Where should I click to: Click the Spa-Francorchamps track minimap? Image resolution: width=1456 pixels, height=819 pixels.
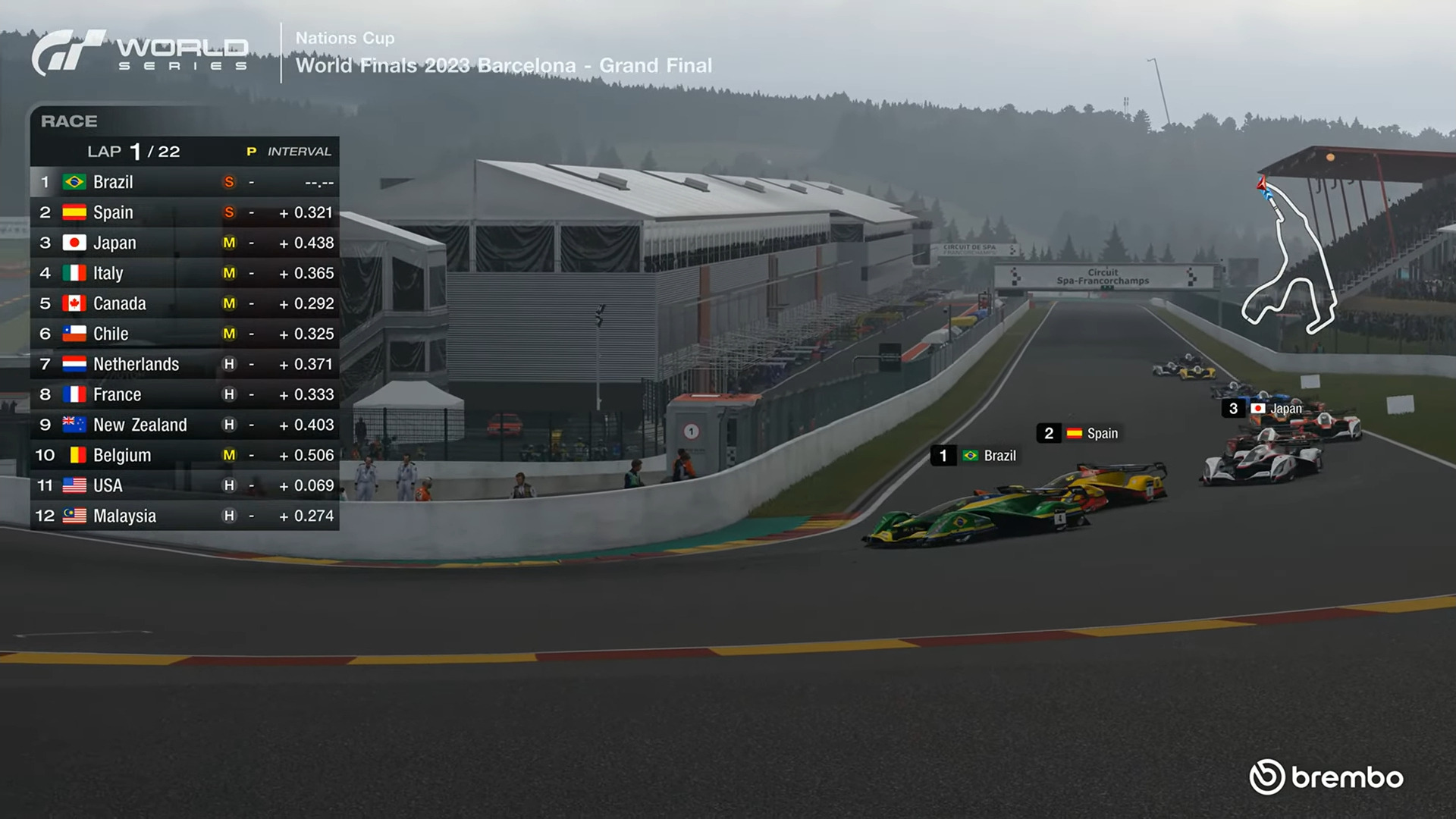pos(1289,258)
